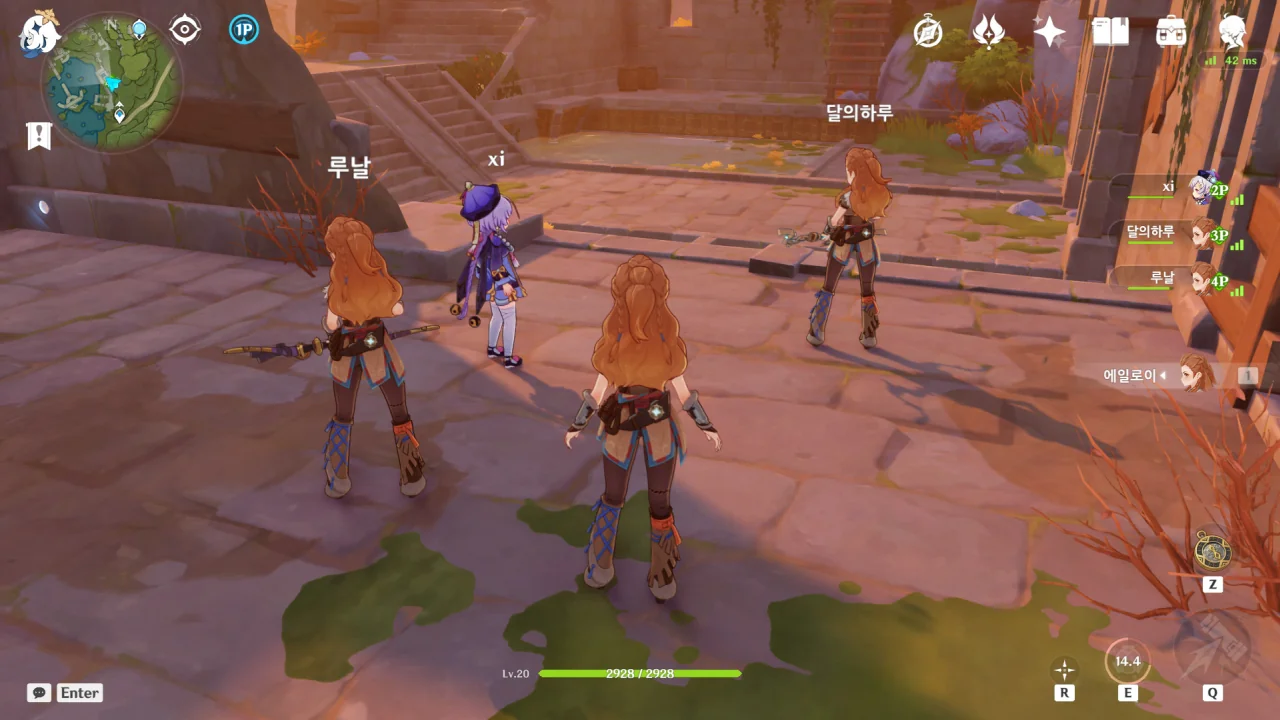The image size is (1280, 720).
Task: Open the chat box
Action: click(40, 693)
